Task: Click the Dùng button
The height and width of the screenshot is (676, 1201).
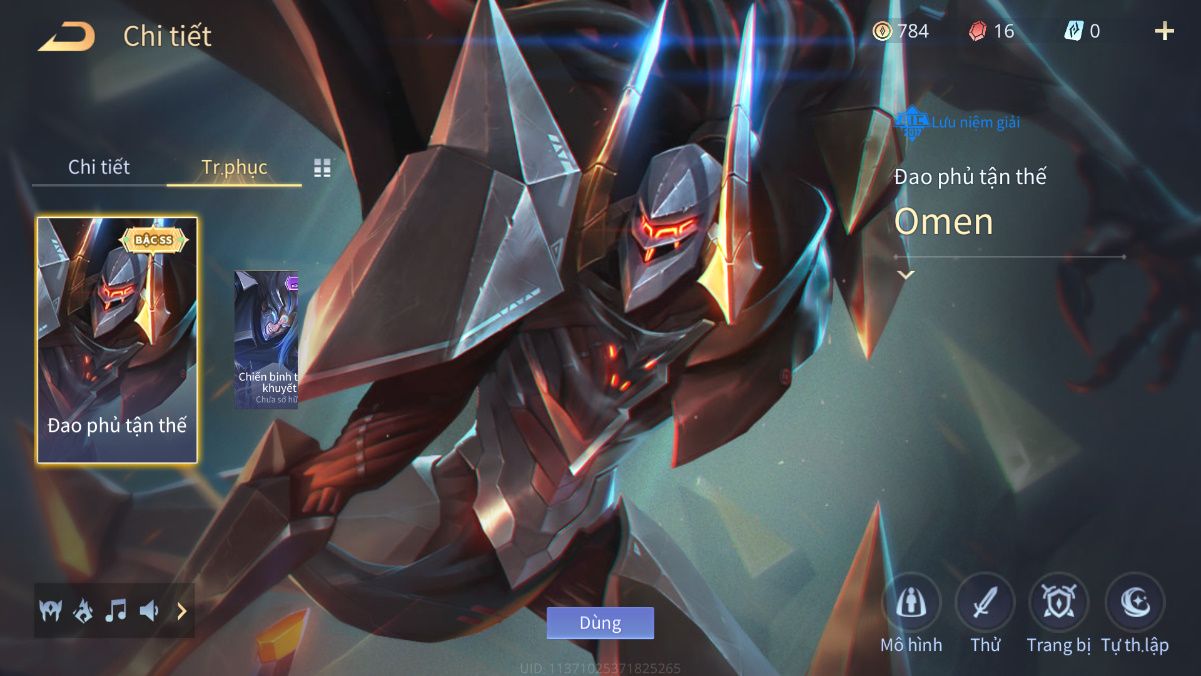Action: [x=600, y=623]
